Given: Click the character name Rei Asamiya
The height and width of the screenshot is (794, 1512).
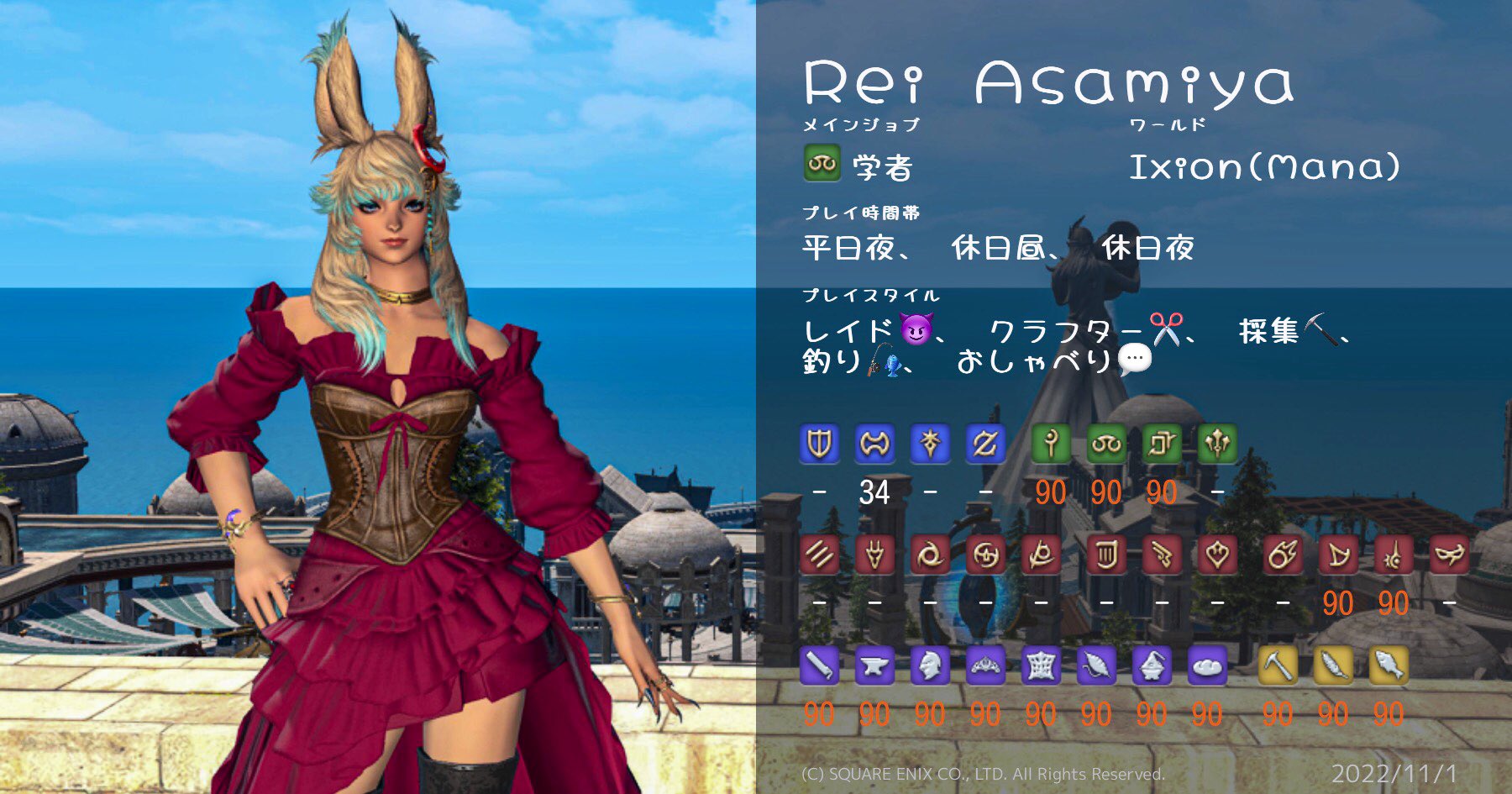Looking at the screenshot, I should [x=1050, y=80].
